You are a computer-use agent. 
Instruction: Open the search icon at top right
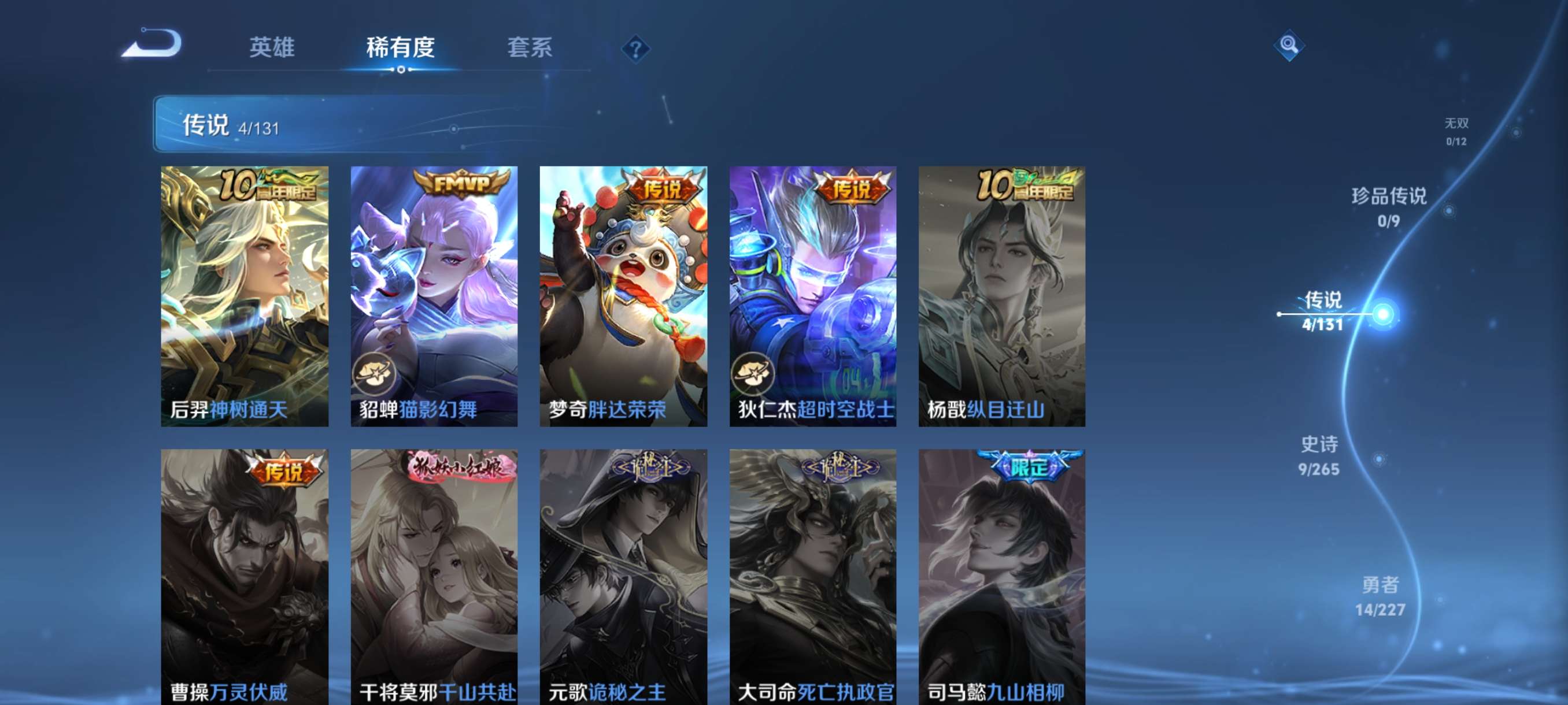pyautogui.click(x=1289, y=44)
